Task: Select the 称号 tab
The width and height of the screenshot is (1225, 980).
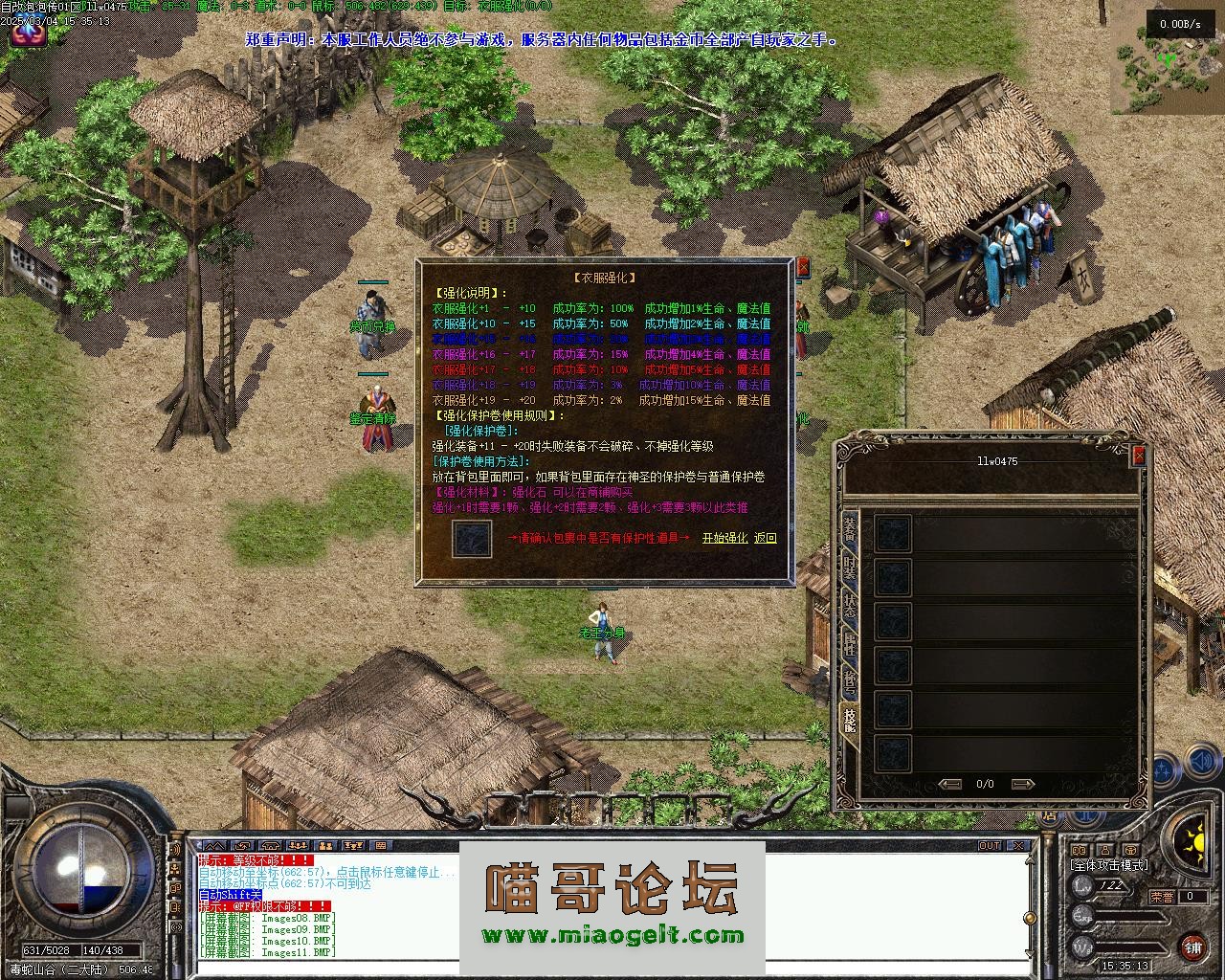Action: point(849,681)
